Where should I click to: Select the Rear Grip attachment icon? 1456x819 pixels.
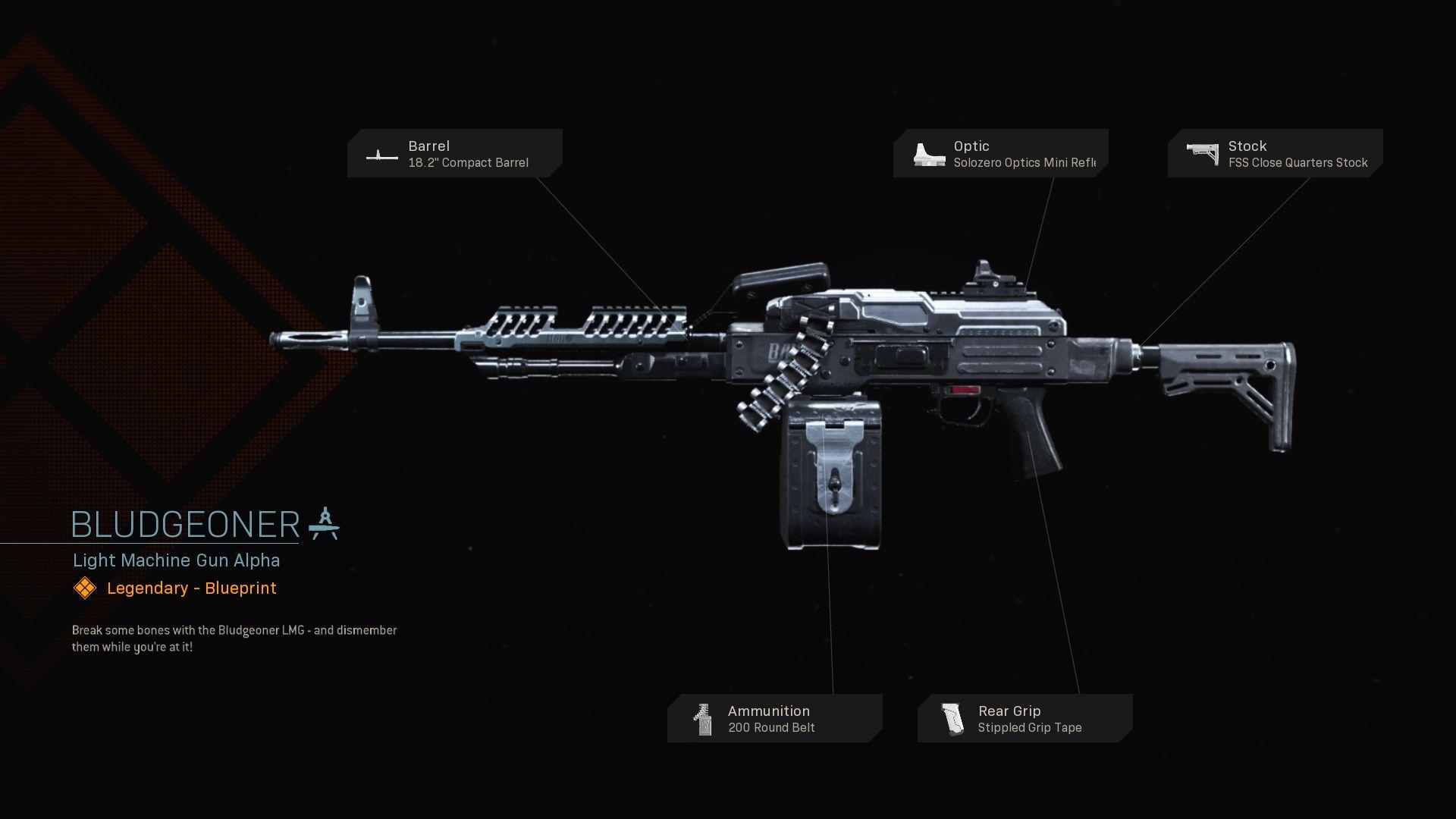pyautogui.click(x=952, y=718)
